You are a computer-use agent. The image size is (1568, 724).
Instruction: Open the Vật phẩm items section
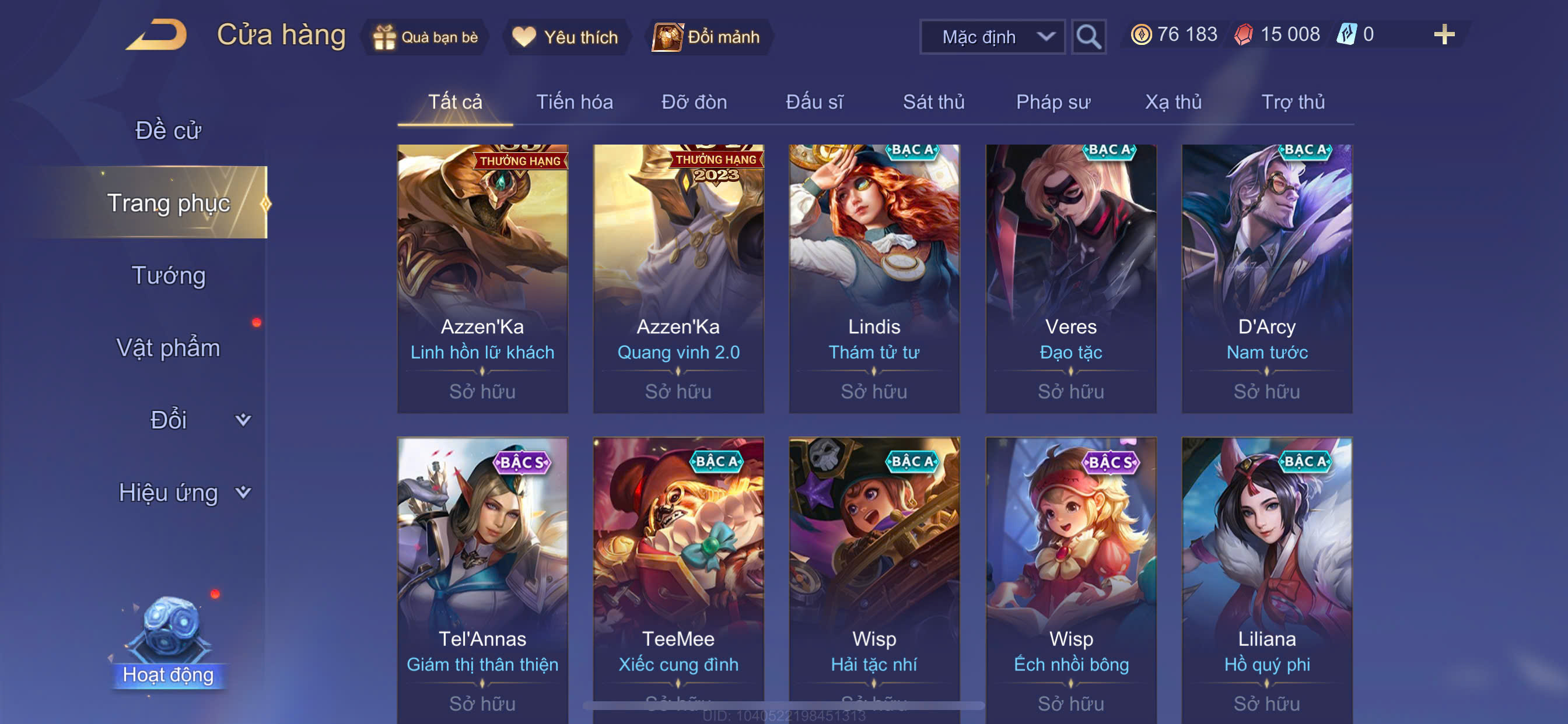(x=168, y=348)
